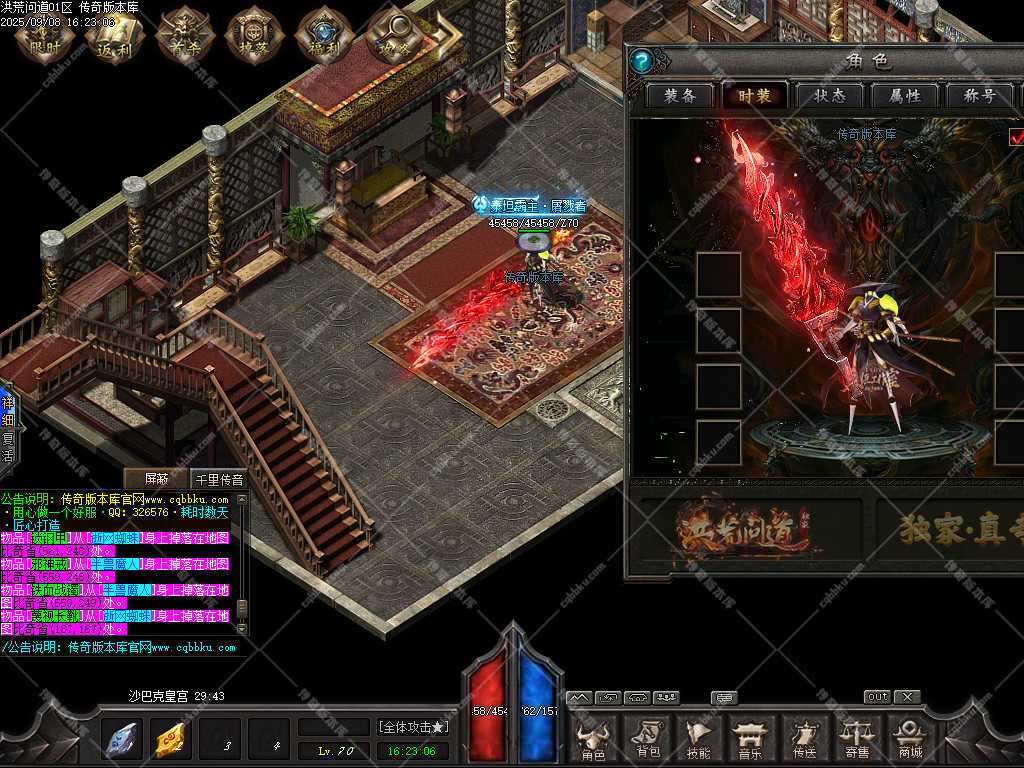Switch to the 千里传音 chat tab
The width and height of the screenshot is (1024, 768).
point(218,479)
